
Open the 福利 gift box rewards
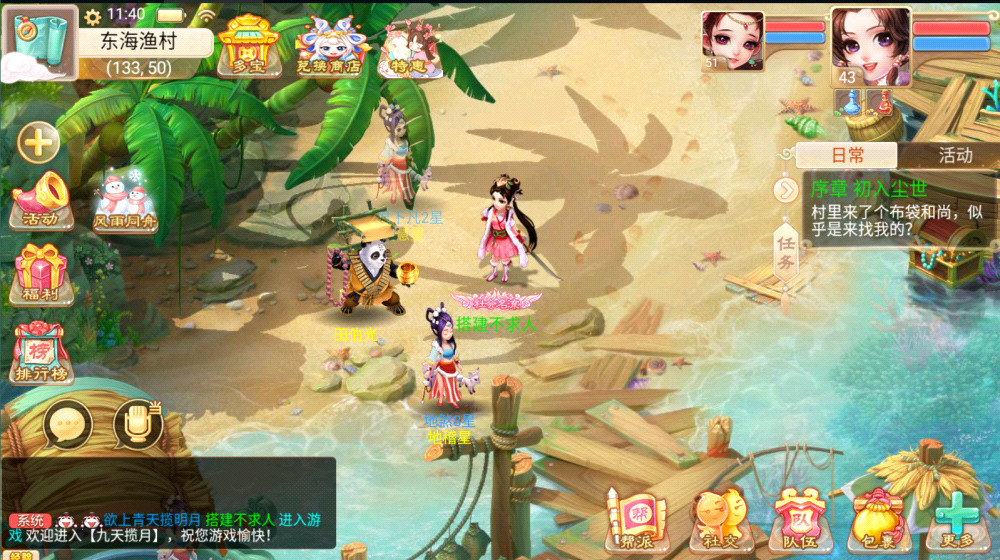coord(40,274)
